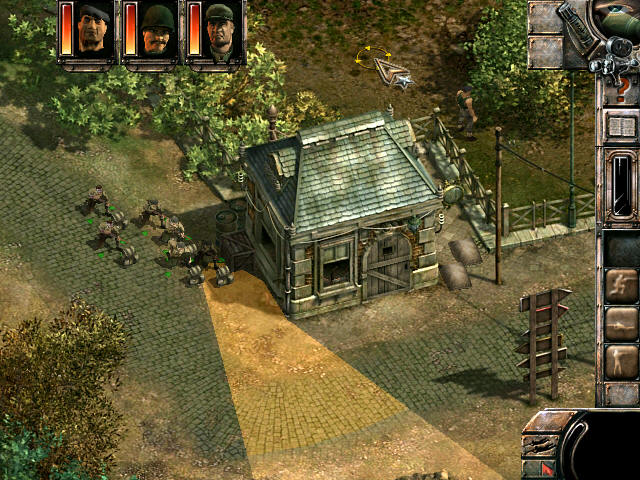Select the commando portrait wearing a steel helmet

(x=158, y=30)
